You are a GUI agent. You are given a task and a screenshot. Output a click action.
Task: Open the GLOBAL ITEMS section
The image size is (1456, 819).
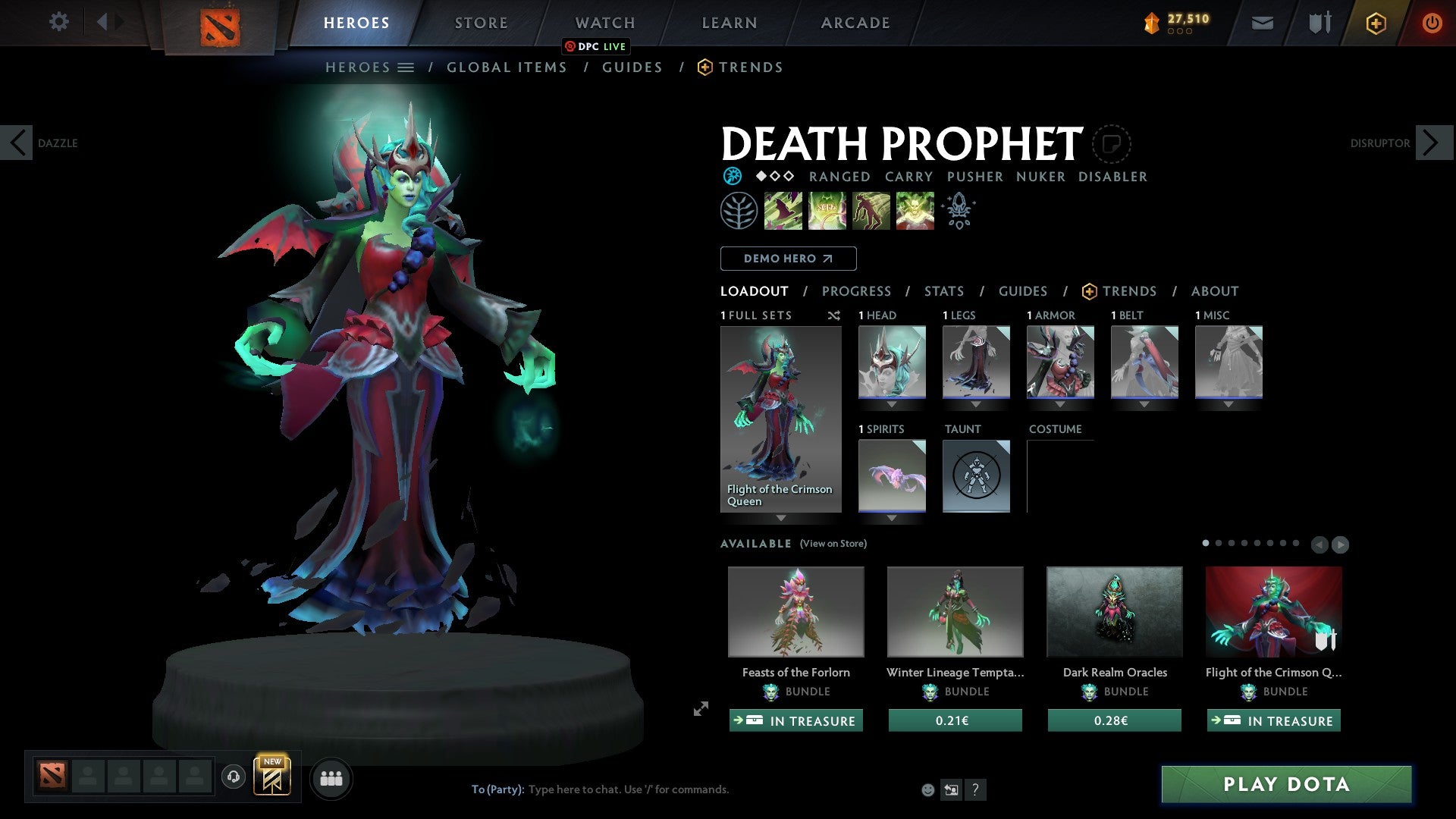pyautogui.click(x=507, y=67)
